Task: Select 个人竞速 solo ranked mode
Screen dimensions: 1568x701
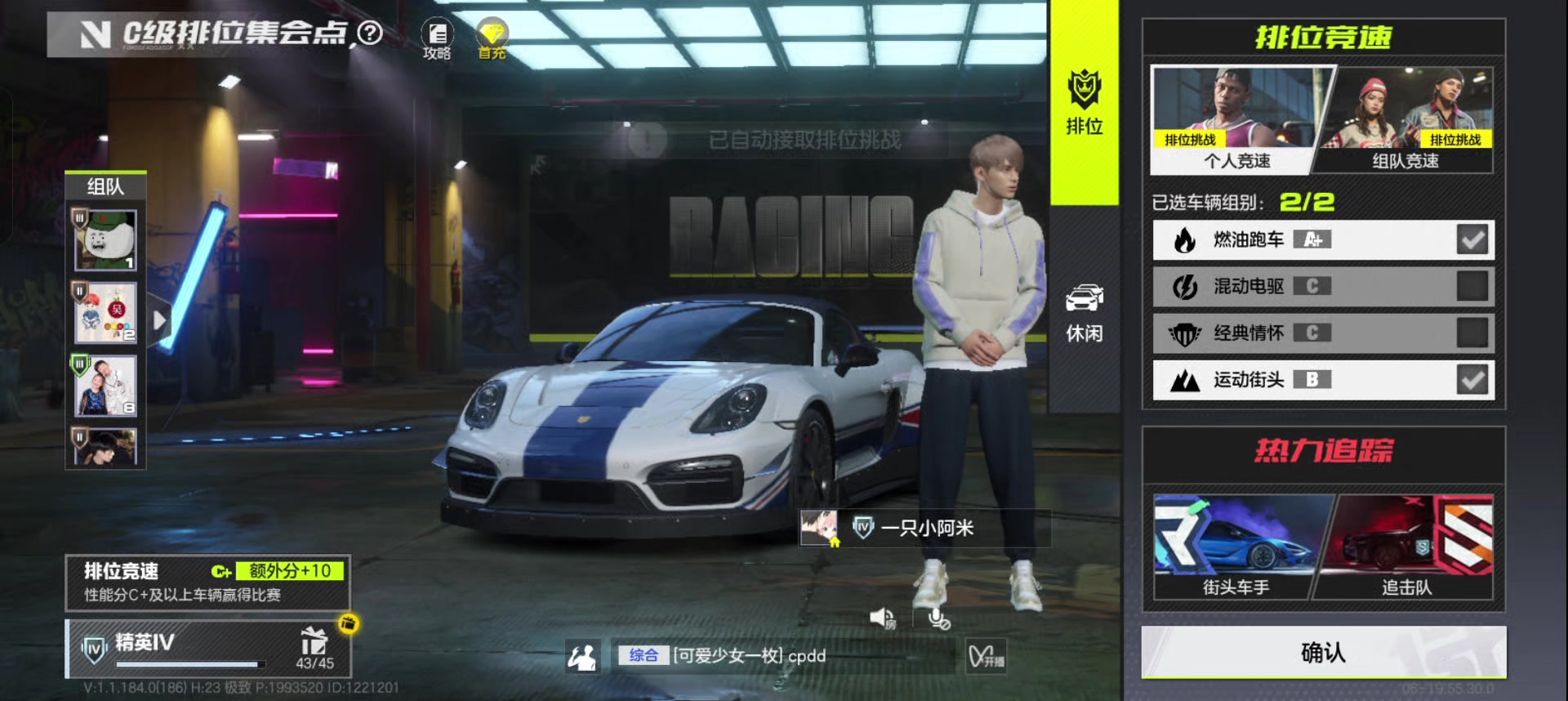Action: tap(1235, 121)
